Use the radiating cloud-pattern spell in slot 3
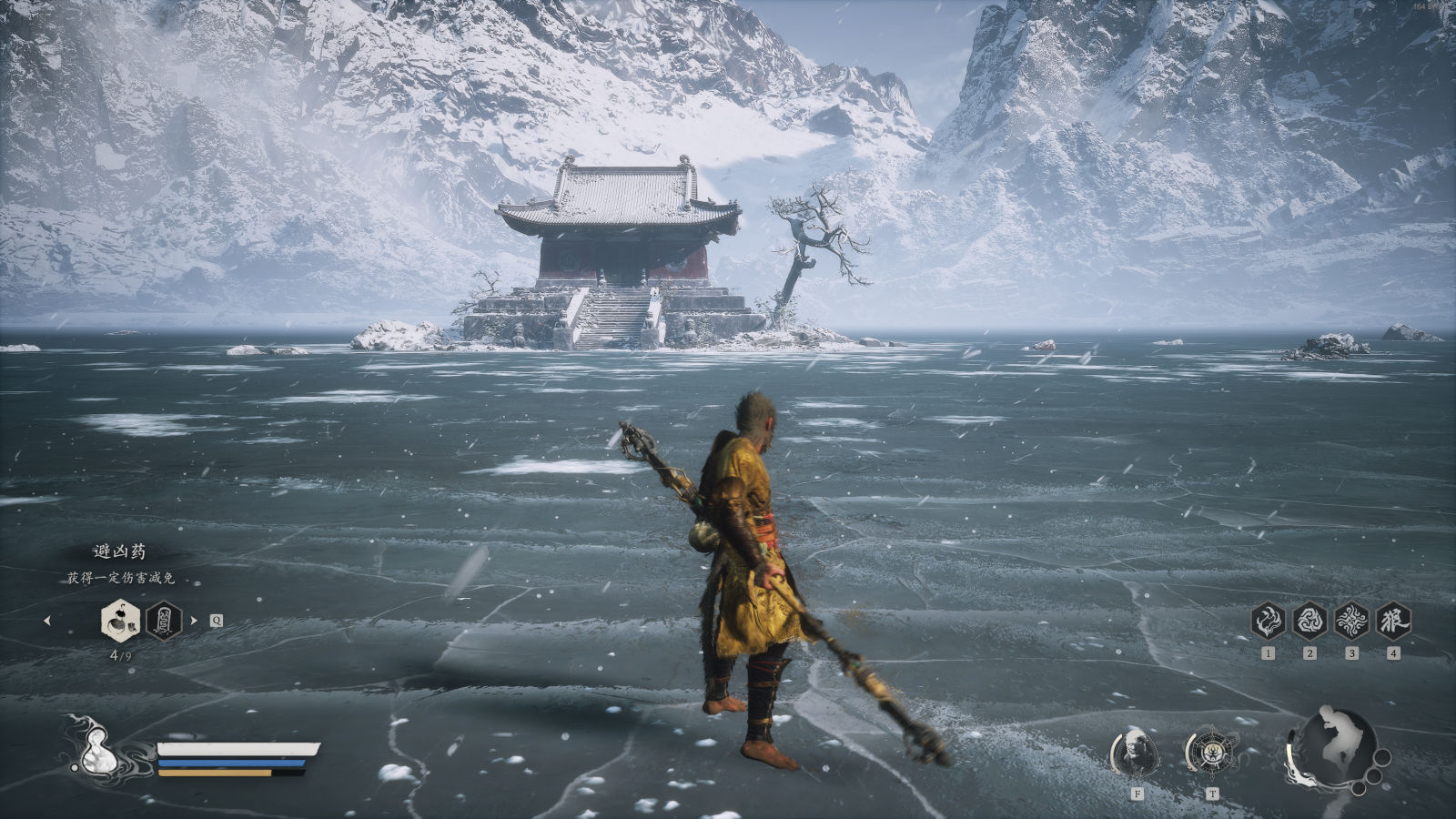 pos(1351,621)
